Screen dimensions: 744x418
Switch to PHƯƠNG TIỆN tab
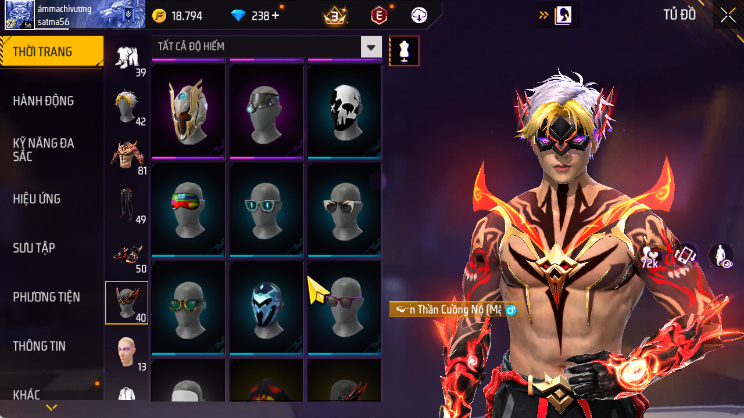pyautogui.click(x=47, y=297)
